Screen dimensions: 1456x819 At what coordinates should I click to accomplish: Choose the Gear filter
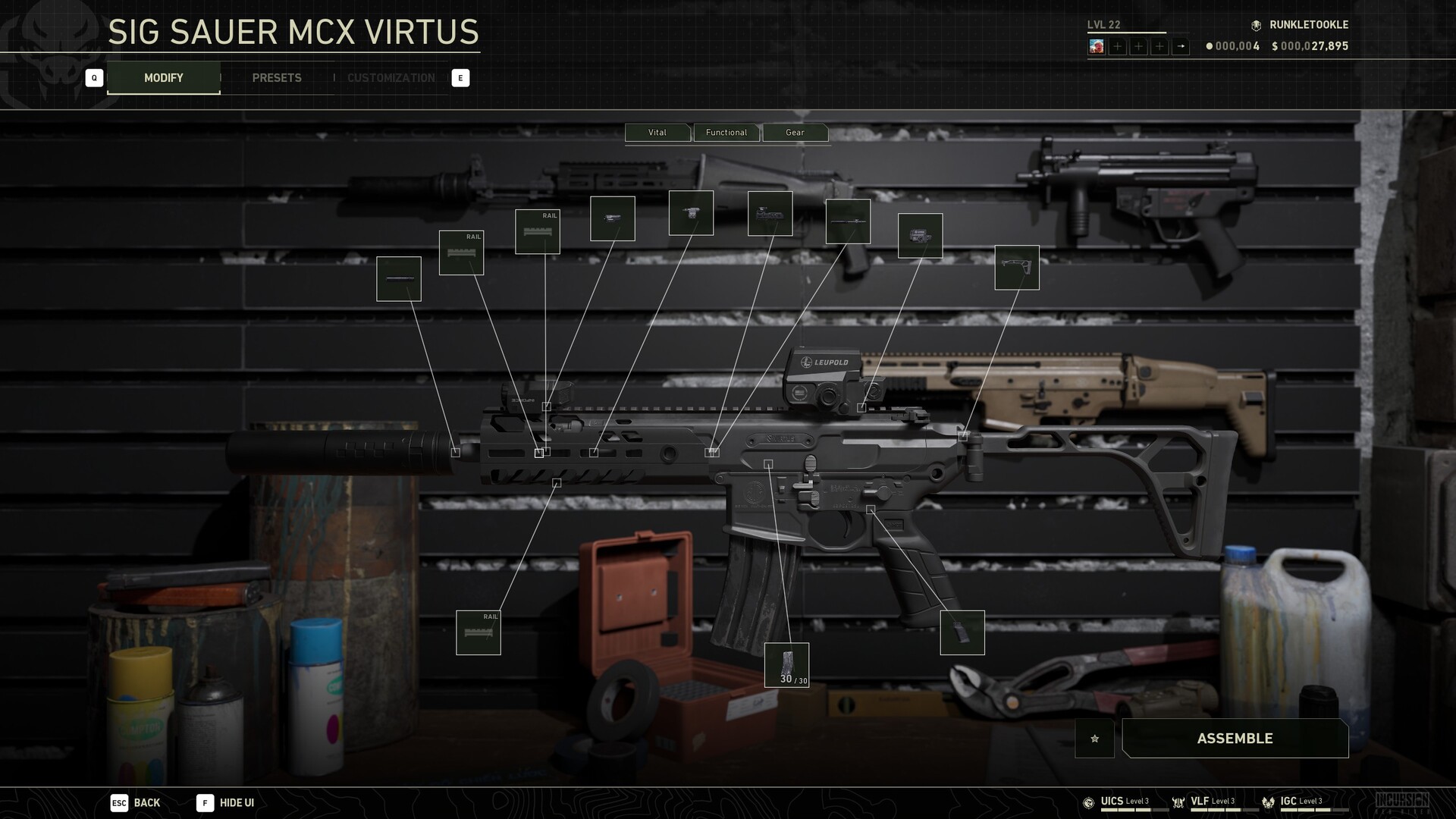coord(795,133)
